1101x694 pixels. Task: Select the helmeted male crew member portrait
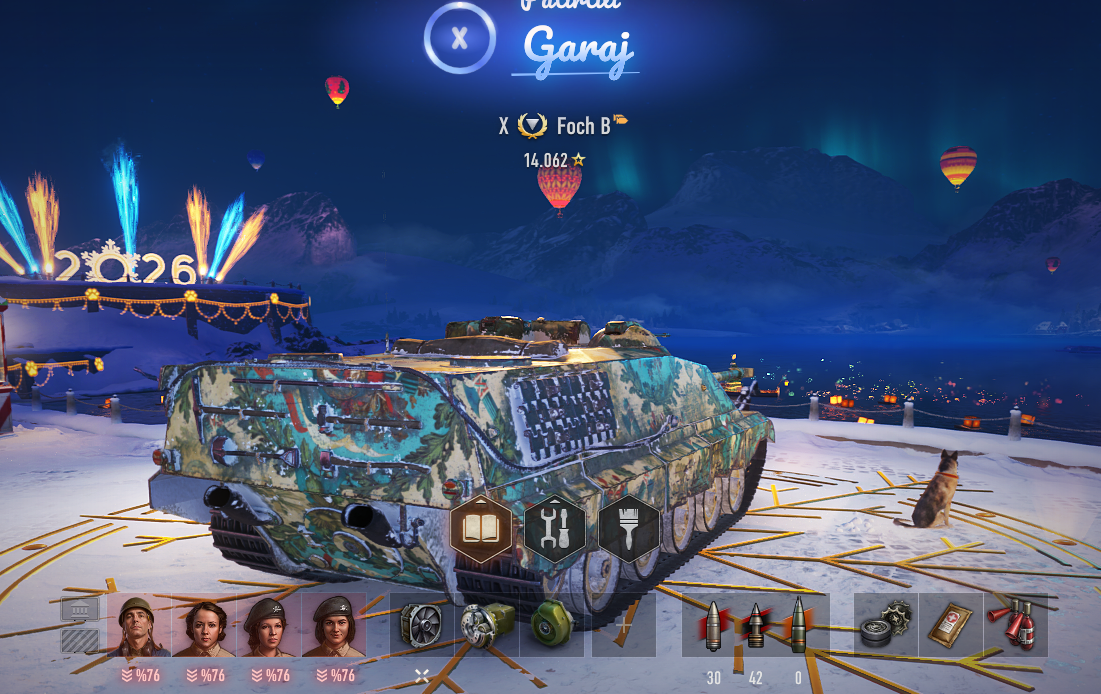click(139, 626)
